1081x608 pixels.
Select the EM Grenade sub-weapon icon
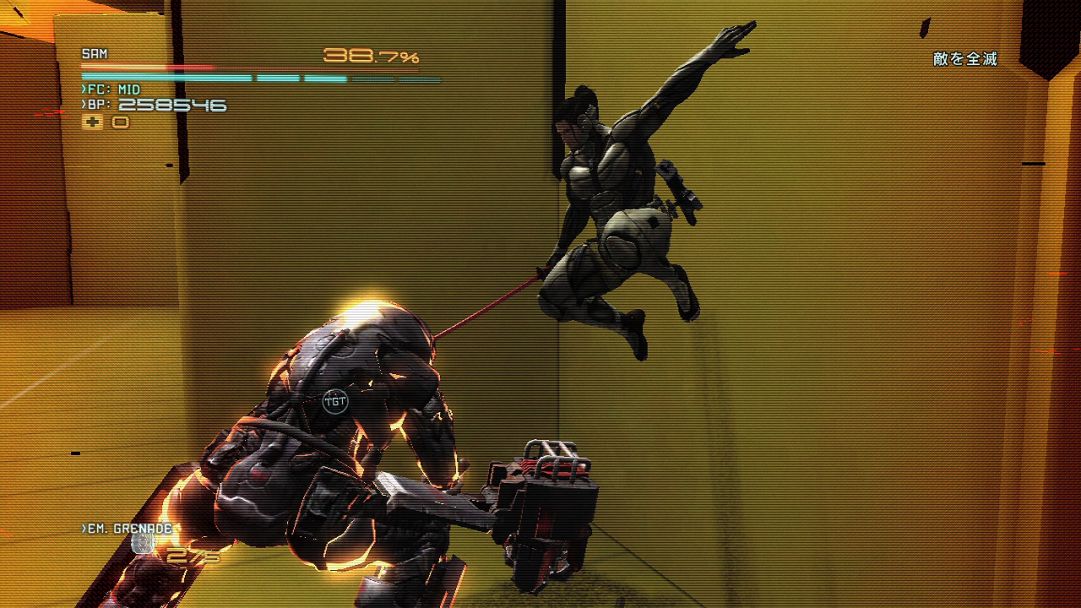point(142,543)
